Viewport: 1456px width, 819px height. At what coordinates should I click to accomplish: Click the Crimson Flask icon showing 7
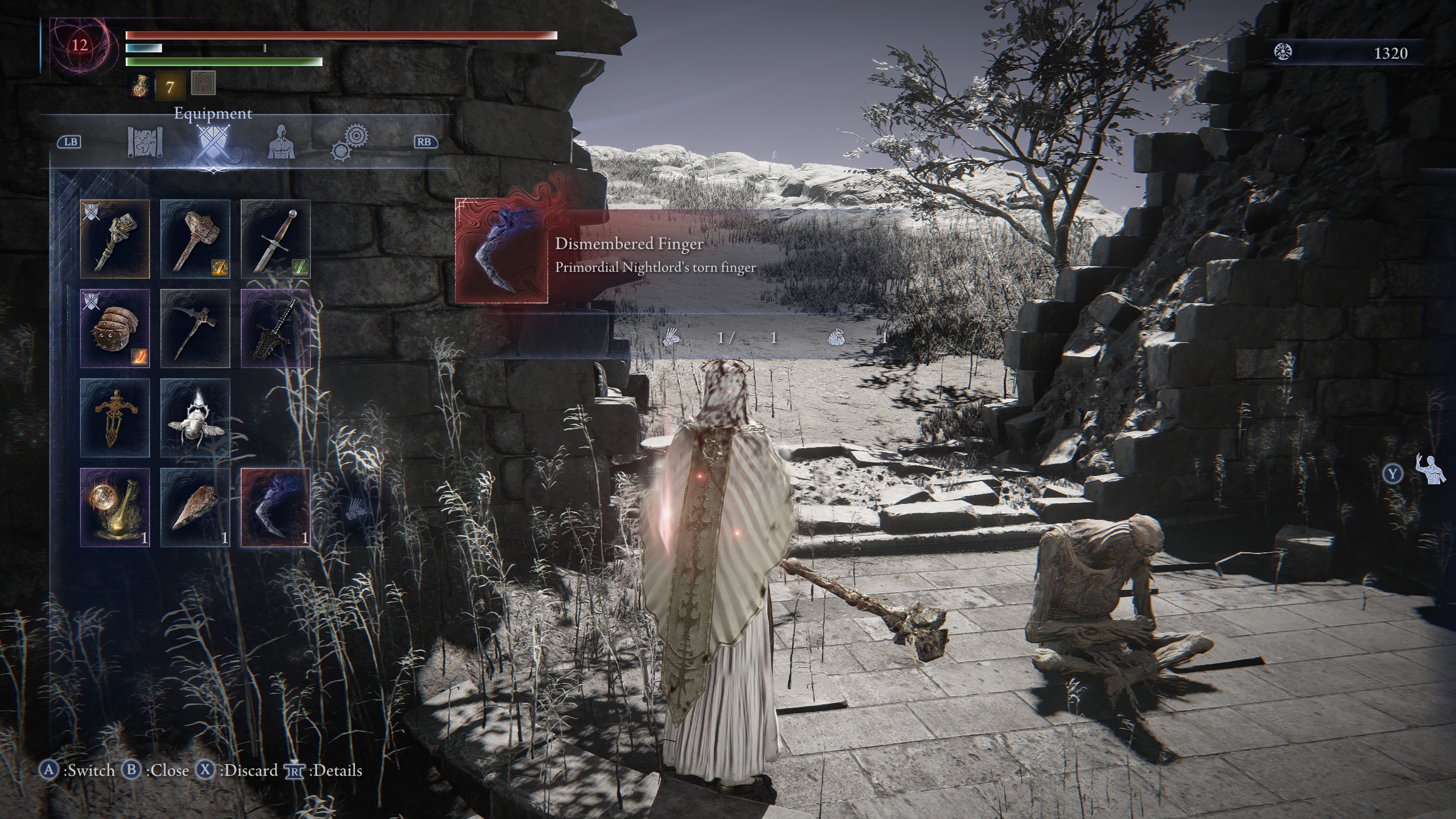tap(141, 86)
